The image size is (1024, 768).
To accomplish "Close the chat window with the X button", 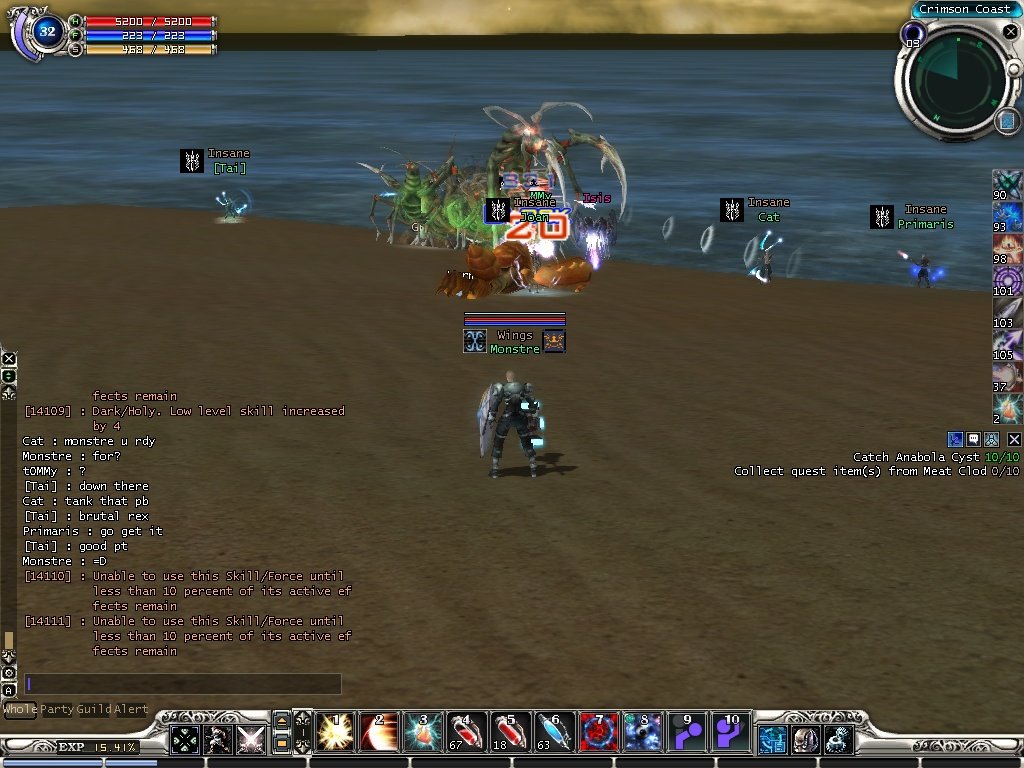I will pyautogui.click(x=9, y=358).
